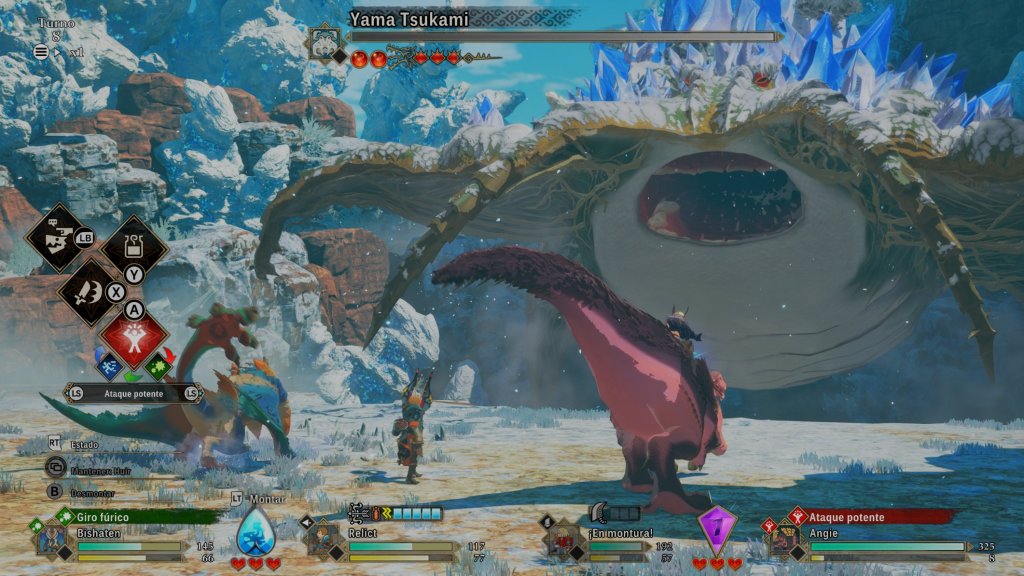Select Angie's monster portrait
Viewport: 1024px width, 576px height.
[x=781, y=538]
